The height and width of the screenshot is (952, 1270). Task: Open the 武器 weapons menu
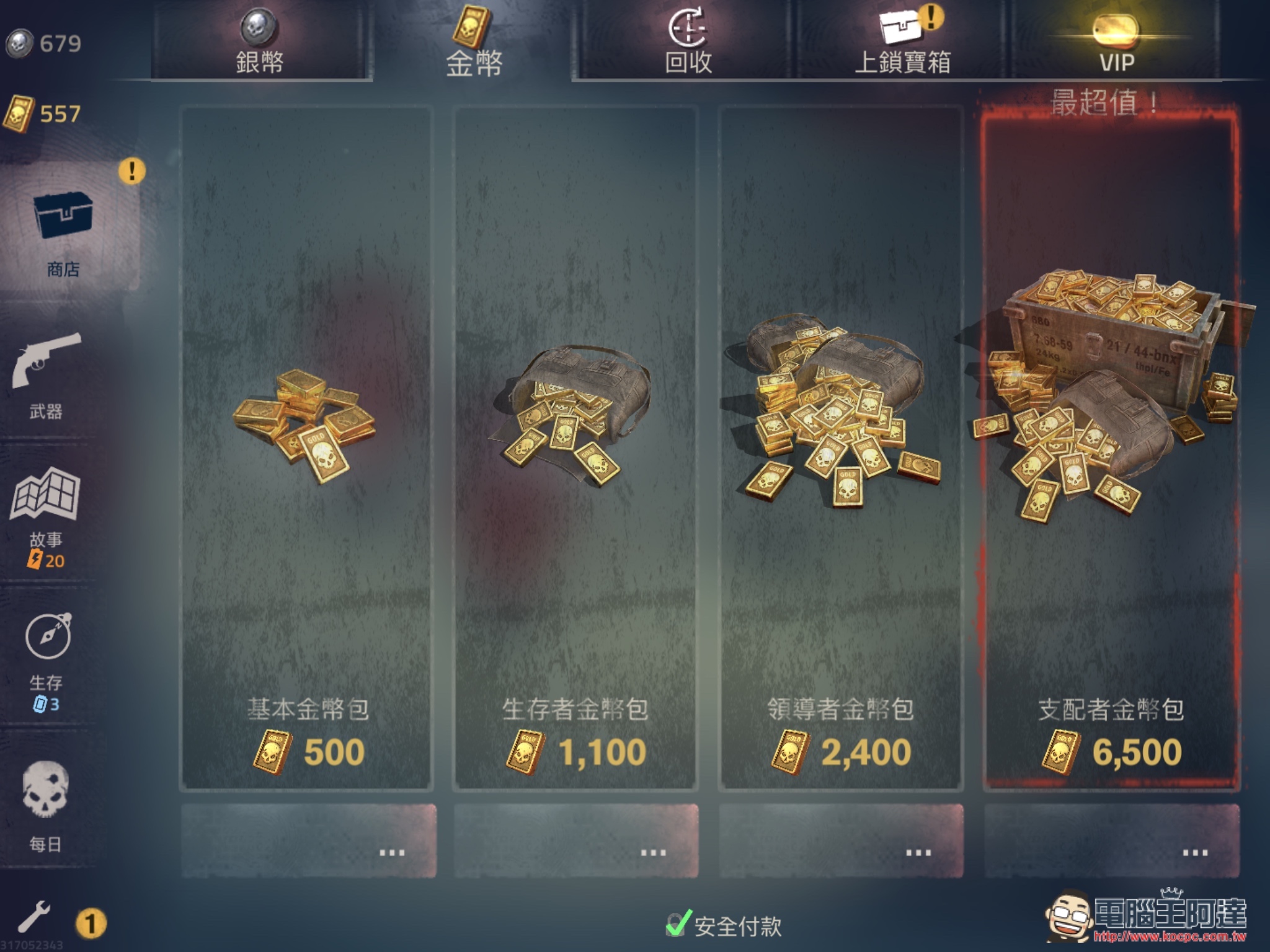[x=47, y=375]
